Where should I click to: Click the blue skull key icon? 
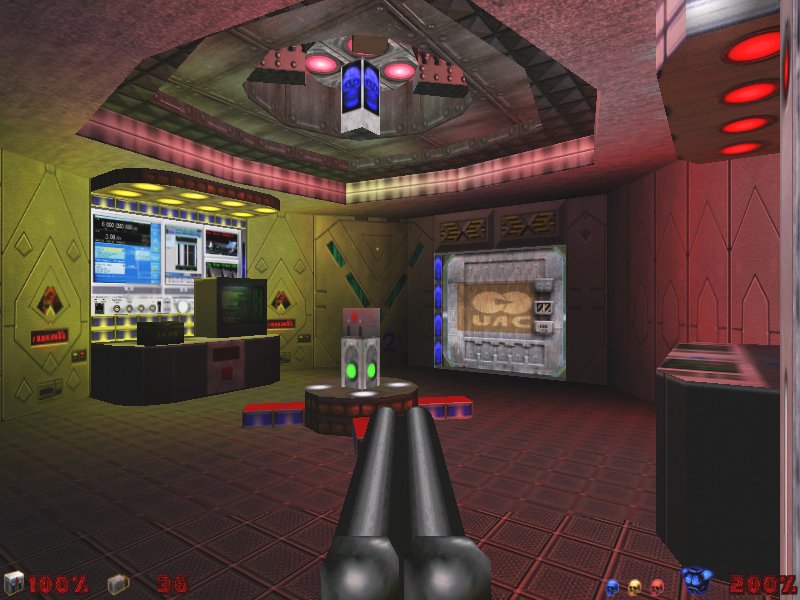click(x=612, y=586)
